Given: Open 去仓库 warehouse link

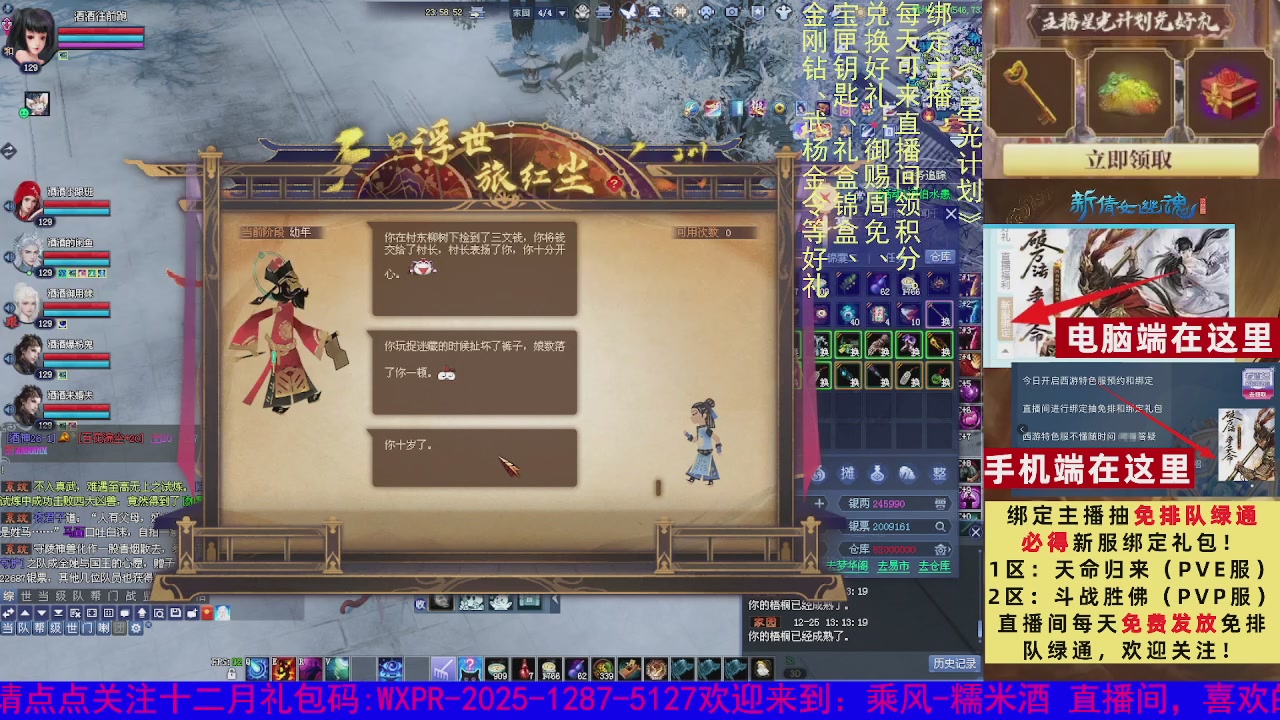Looking at the screenshot, I should 934,564.
